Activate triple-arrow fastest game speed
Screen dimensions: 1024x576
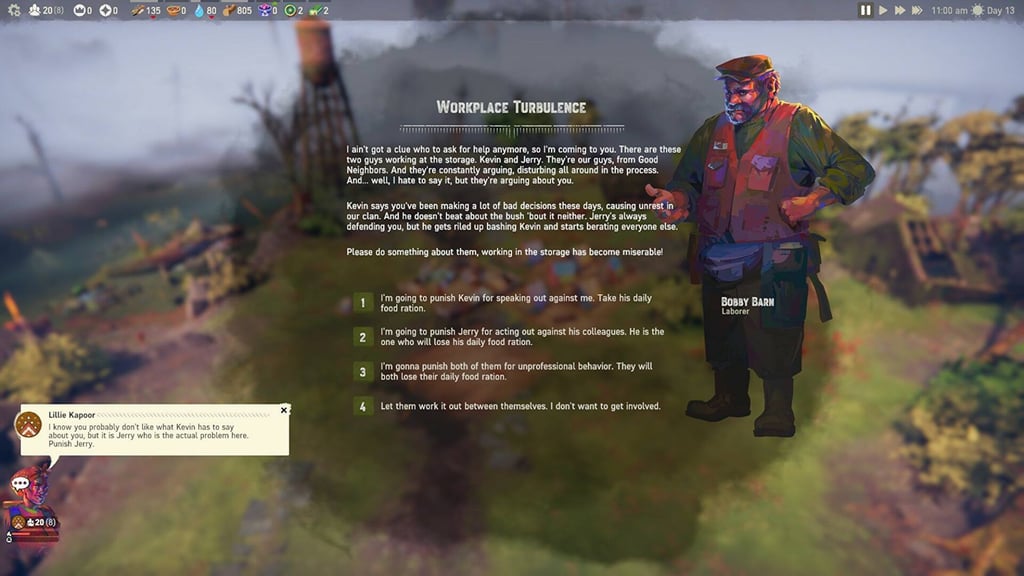coord(918,10)
